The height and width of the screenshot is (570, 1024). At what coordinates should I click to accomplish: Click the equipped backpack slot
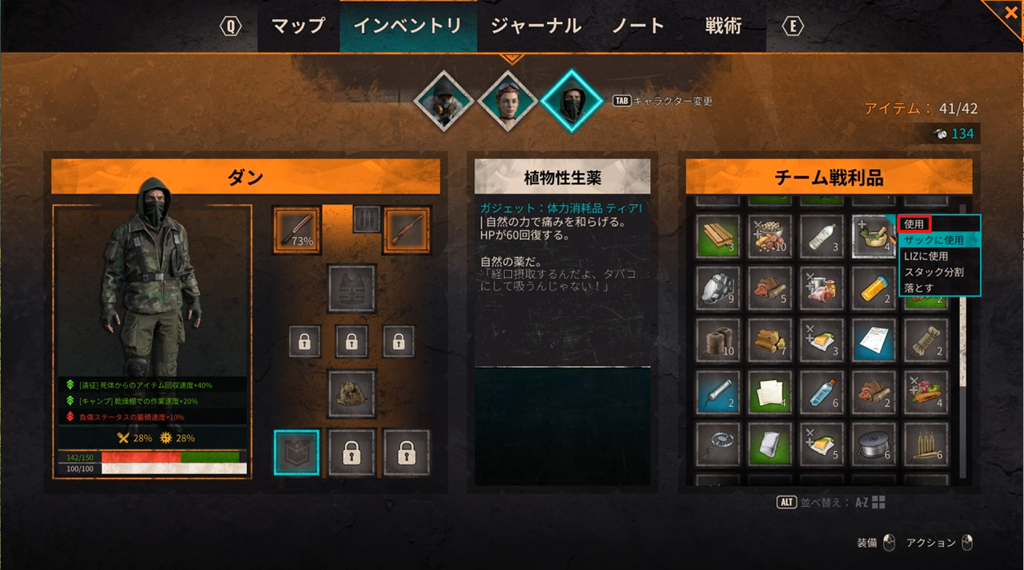coord(351,393)
